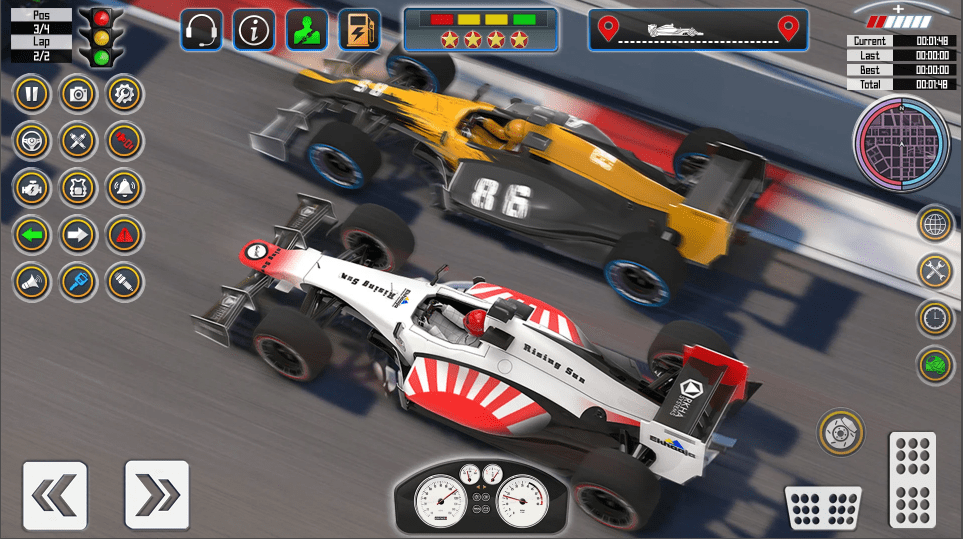Shift down with the left double-arrow button

point(54,494)
